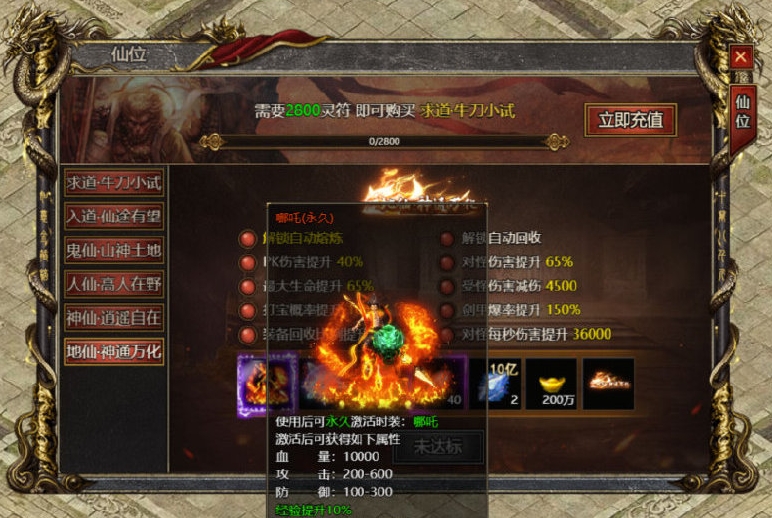Inspect the fiery title reward icon

[609, 384]
